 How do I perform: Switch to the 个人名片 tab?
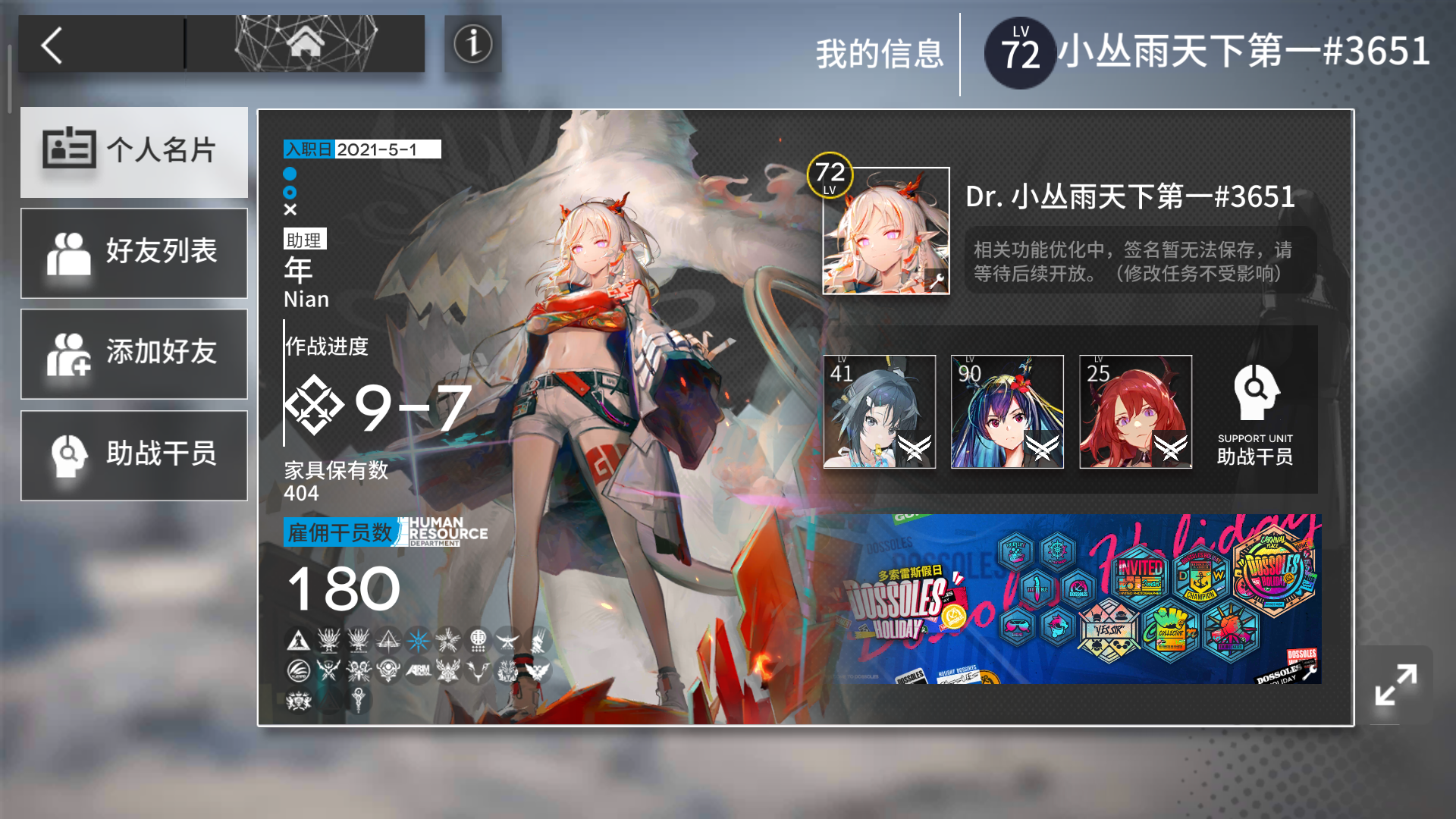coord(134,152)
